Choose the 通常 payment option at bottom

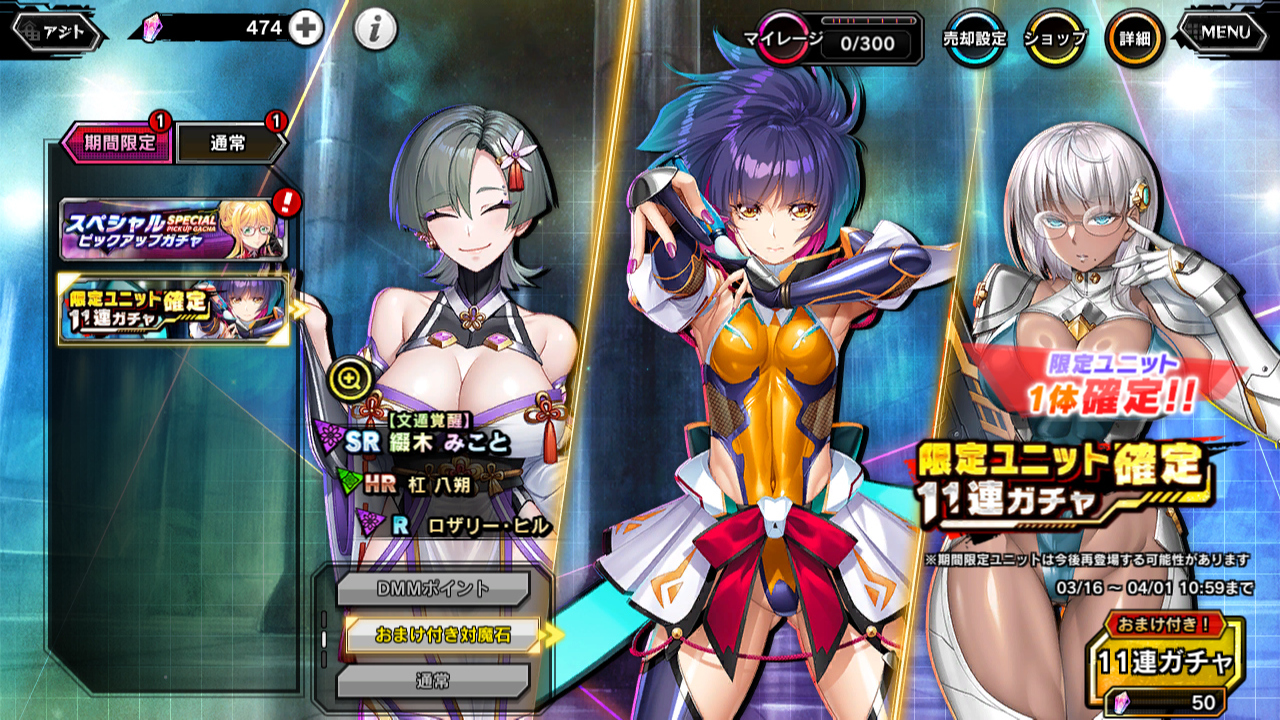tap(432, 681)
